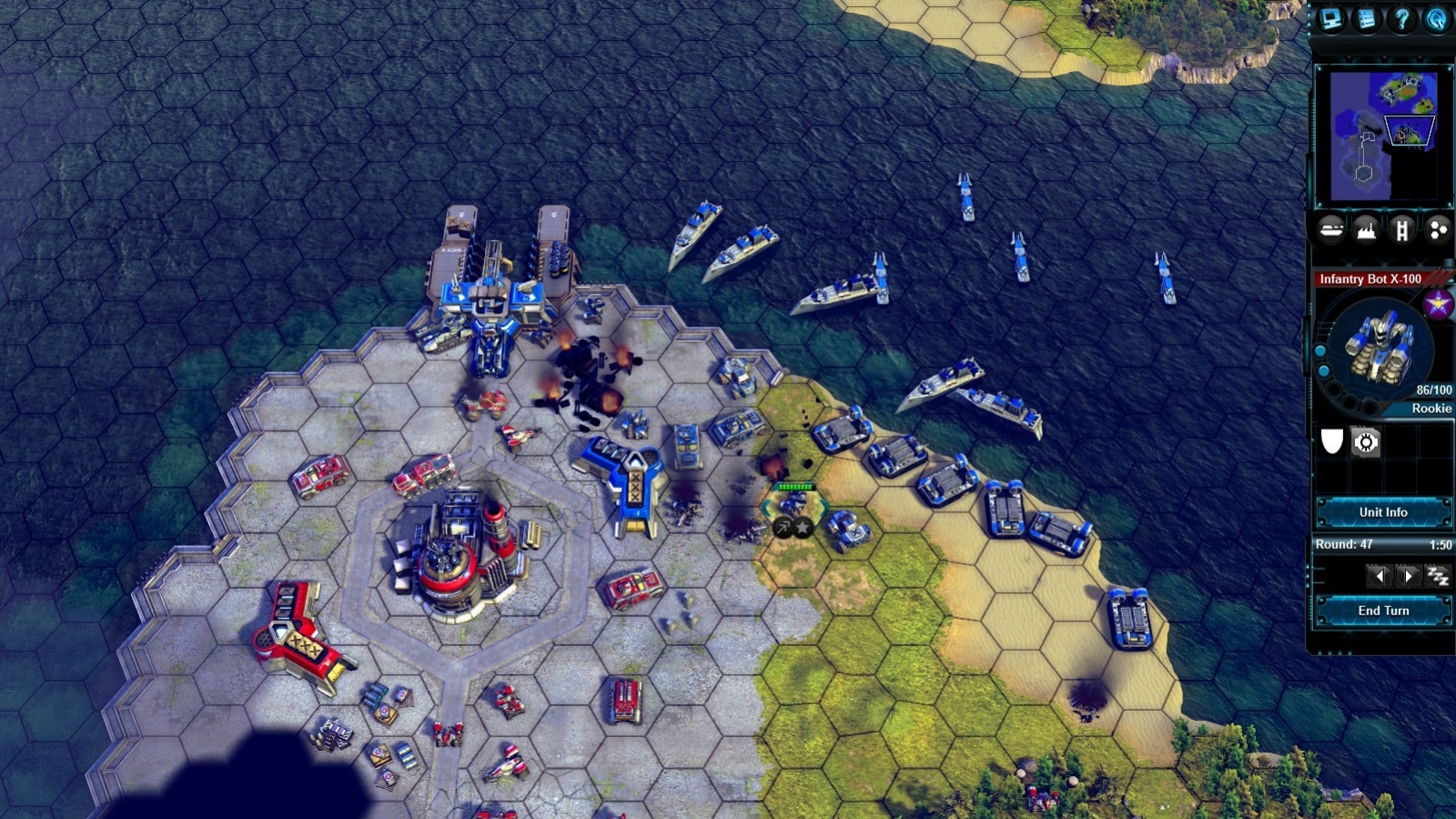Click the H-shaped infrastructure category icon
The image size is (1456, 819).
(x=1403, y=230)
